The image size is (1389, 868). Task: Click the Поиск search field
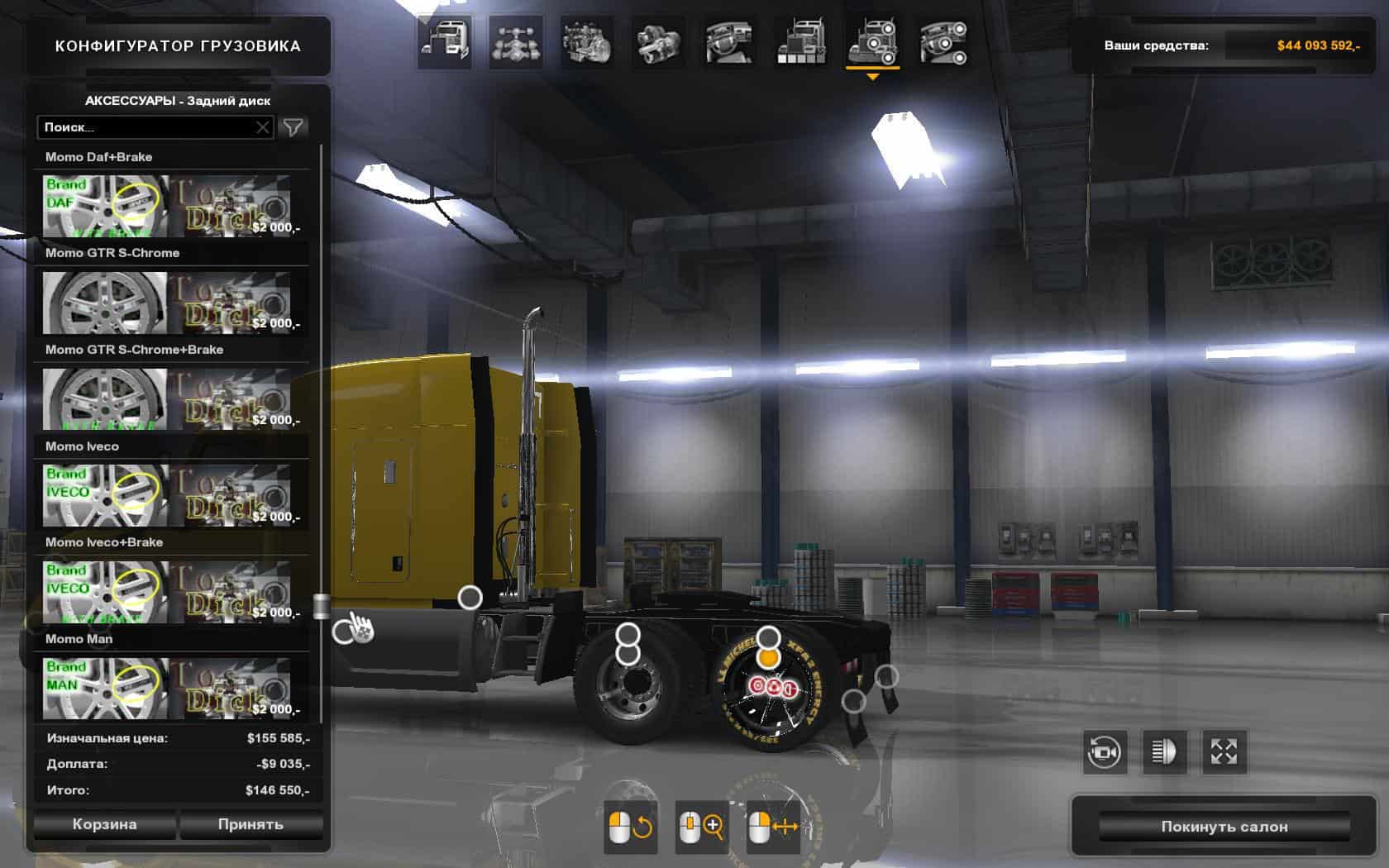point(147,127)
